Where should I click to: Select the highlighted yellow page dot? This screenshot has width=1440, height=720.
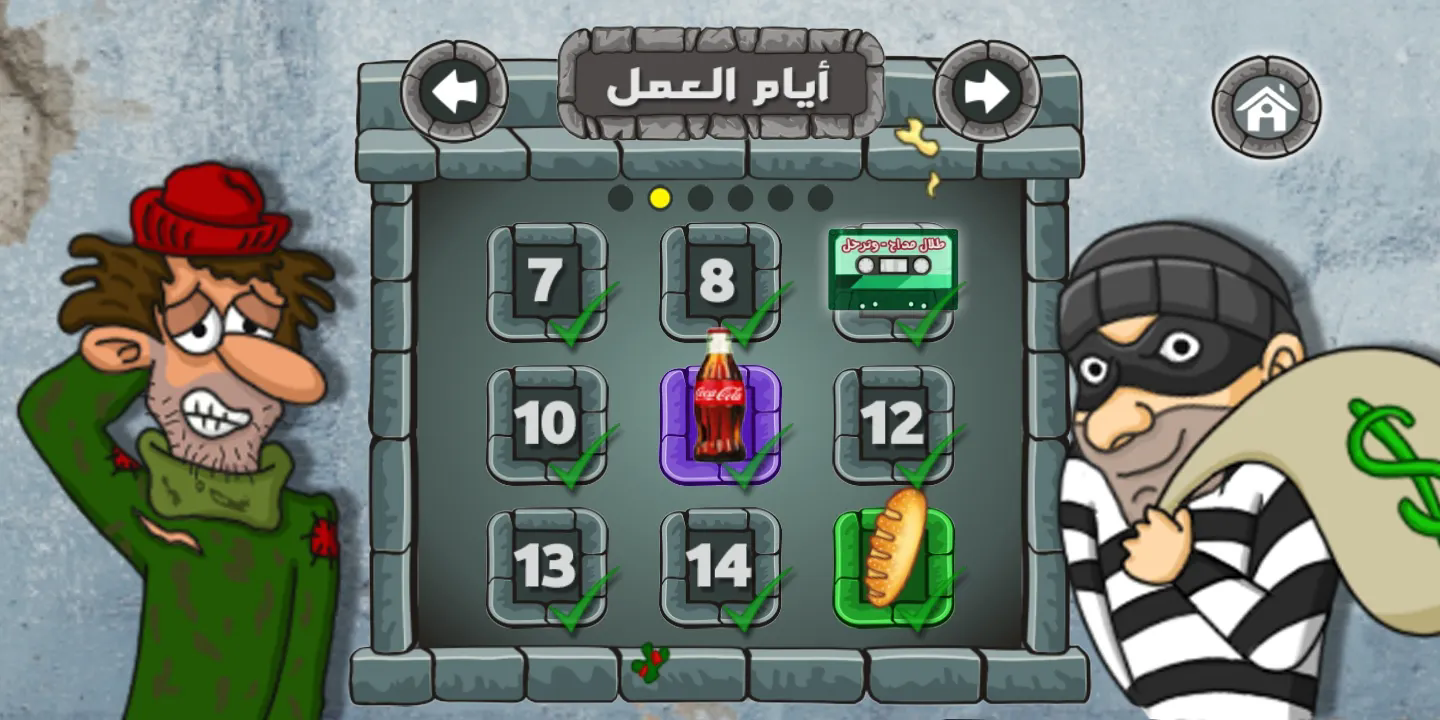660,197
